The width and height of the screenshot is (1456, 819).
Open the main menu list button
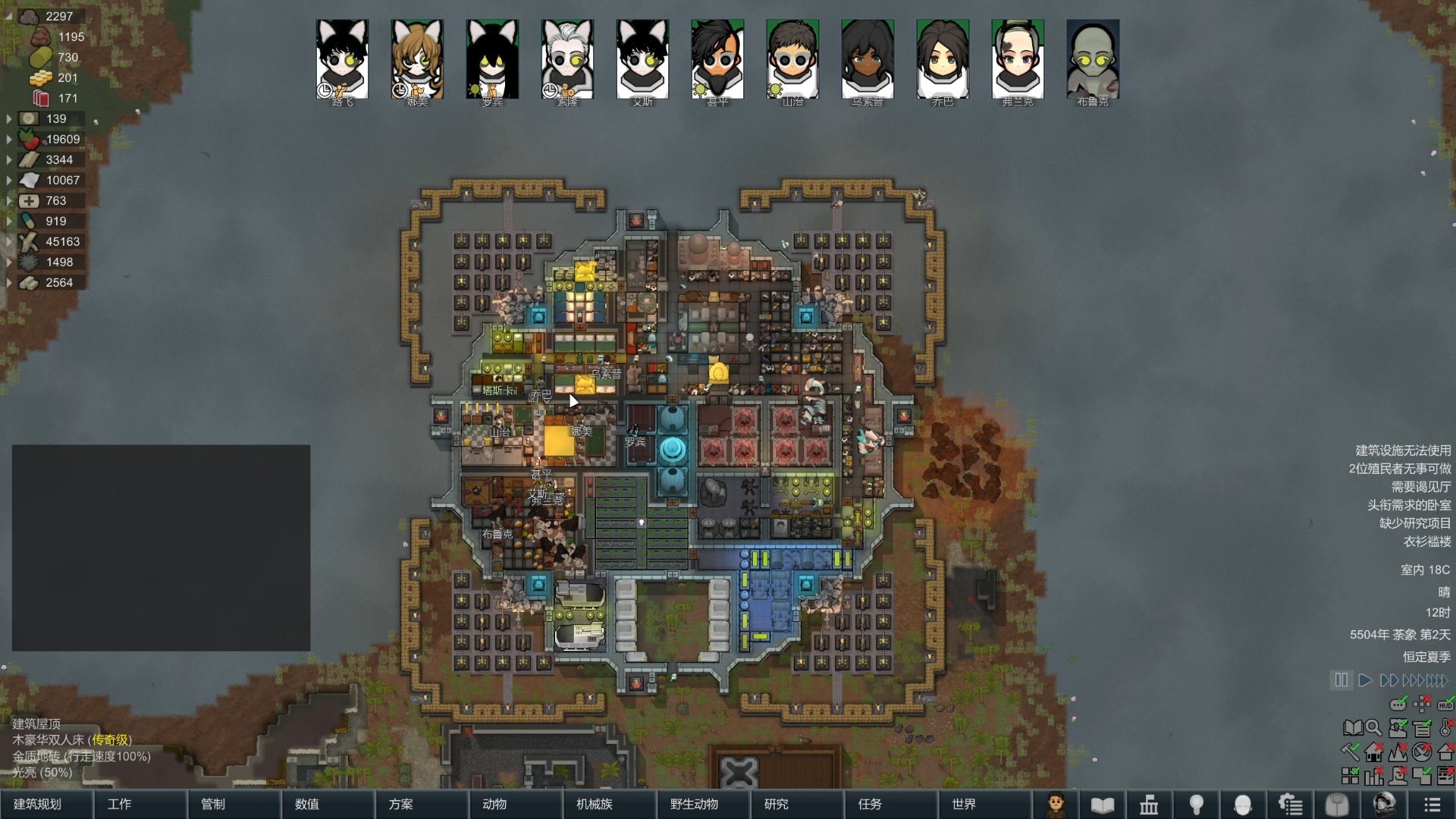(1432, 805)
